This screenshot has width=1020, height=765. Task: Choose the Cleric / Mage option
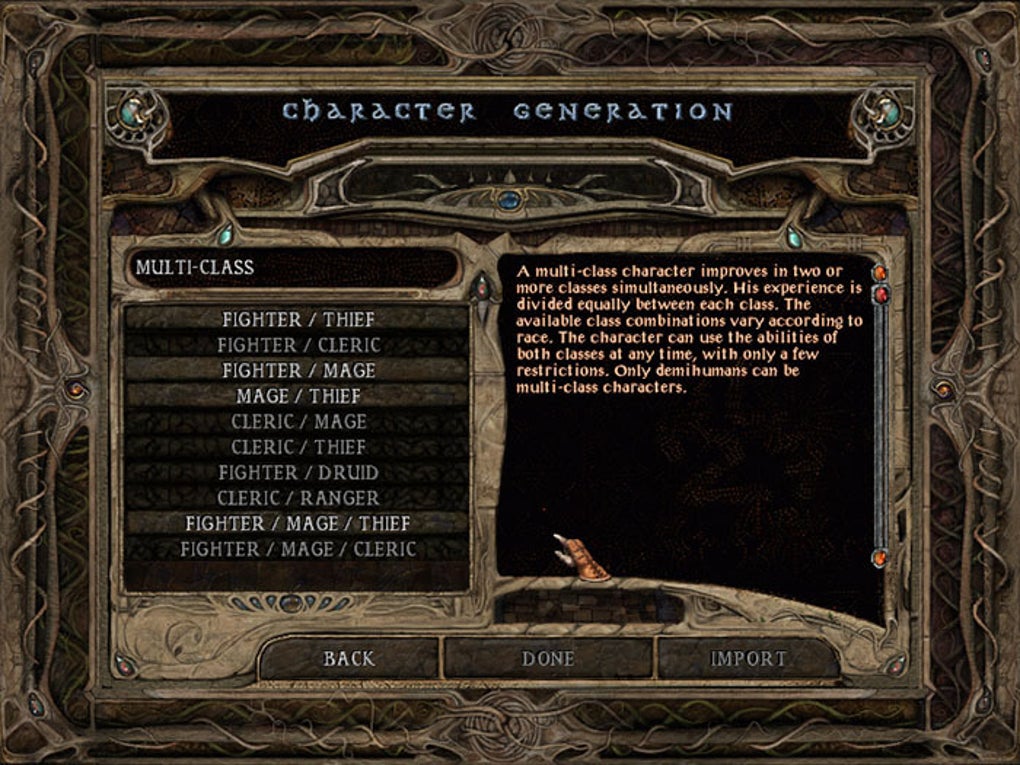point(298,422)
